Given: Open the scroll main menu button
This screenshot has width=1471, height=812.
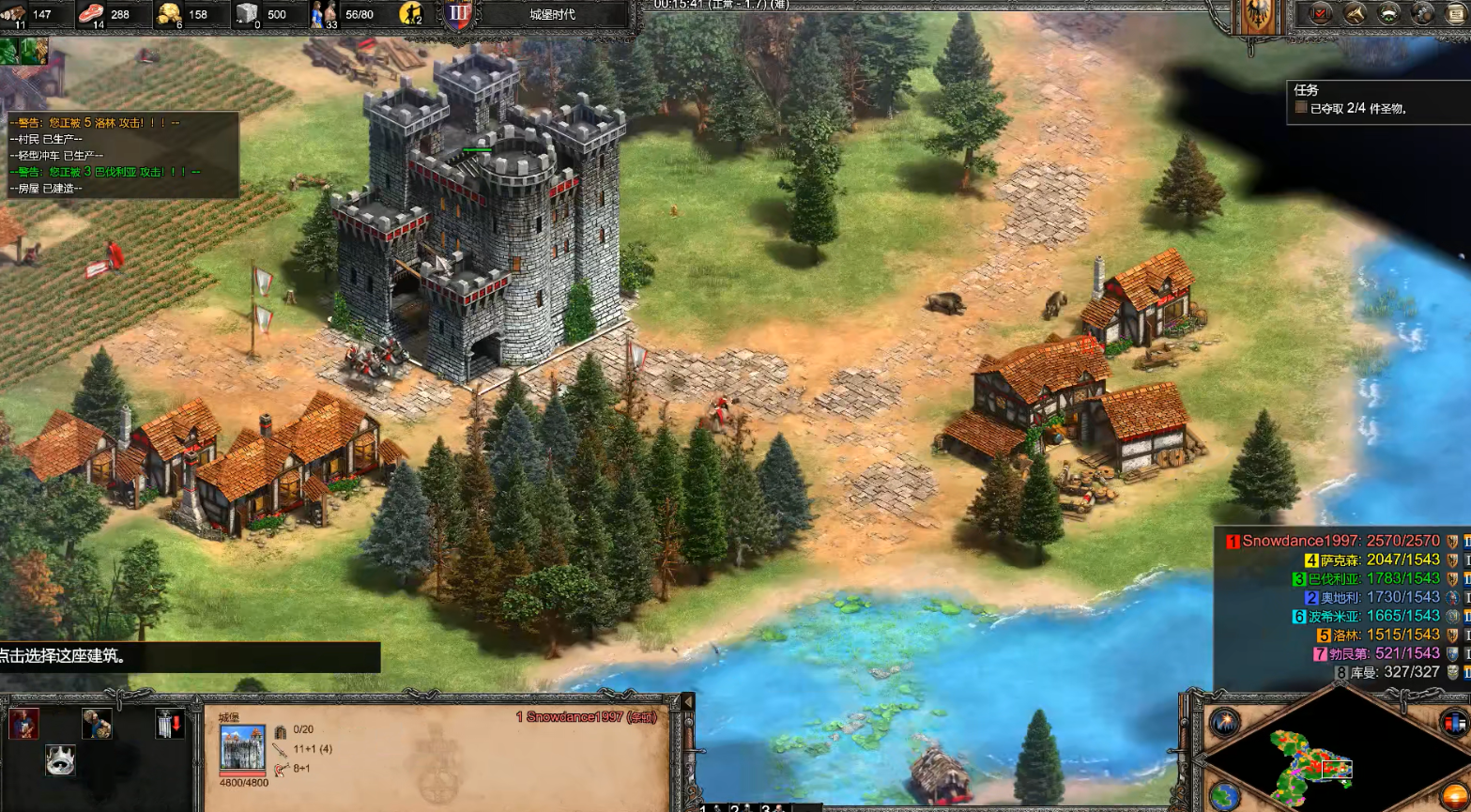Looking at the screenshot, I should [1455, 13].
